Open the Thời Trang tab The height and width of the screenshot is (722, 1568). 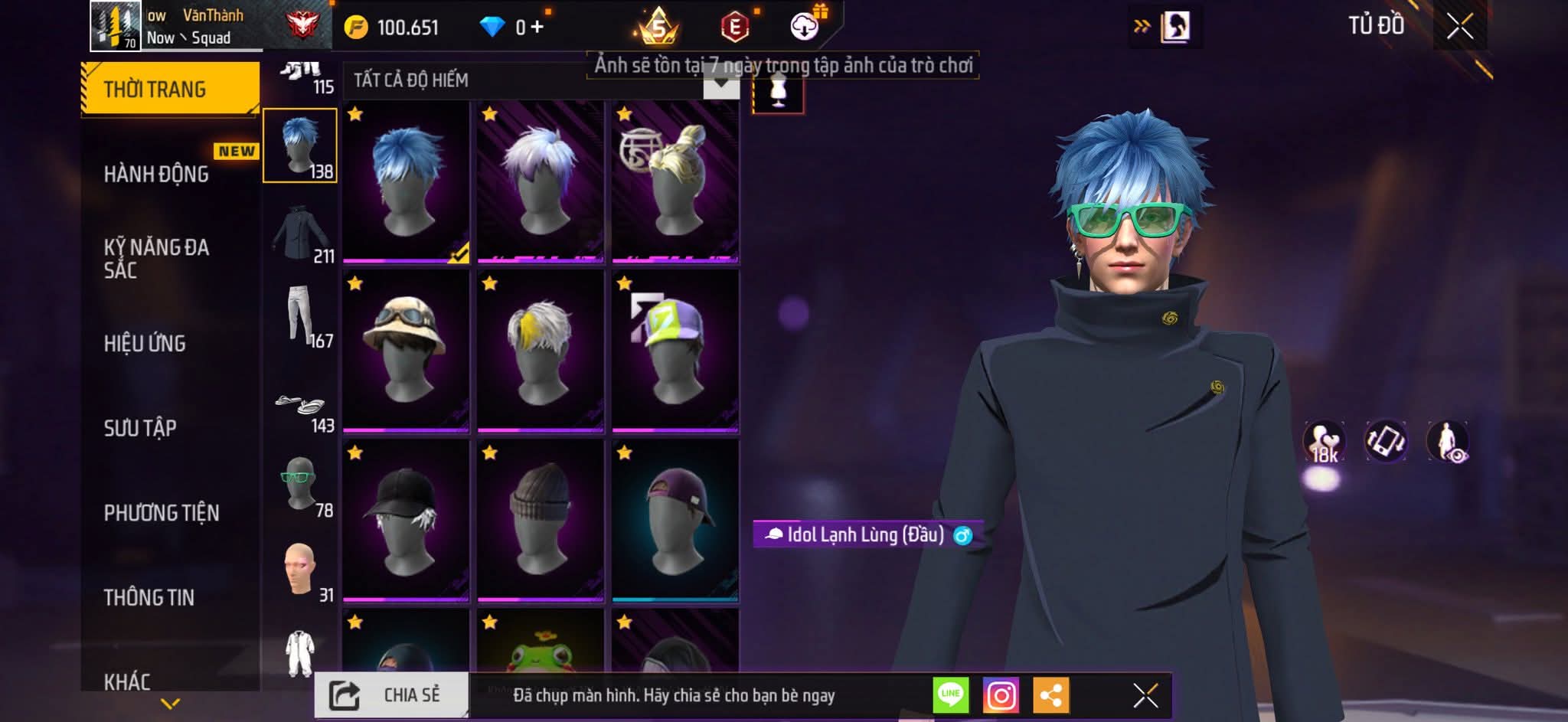click(x=169, y=90)
